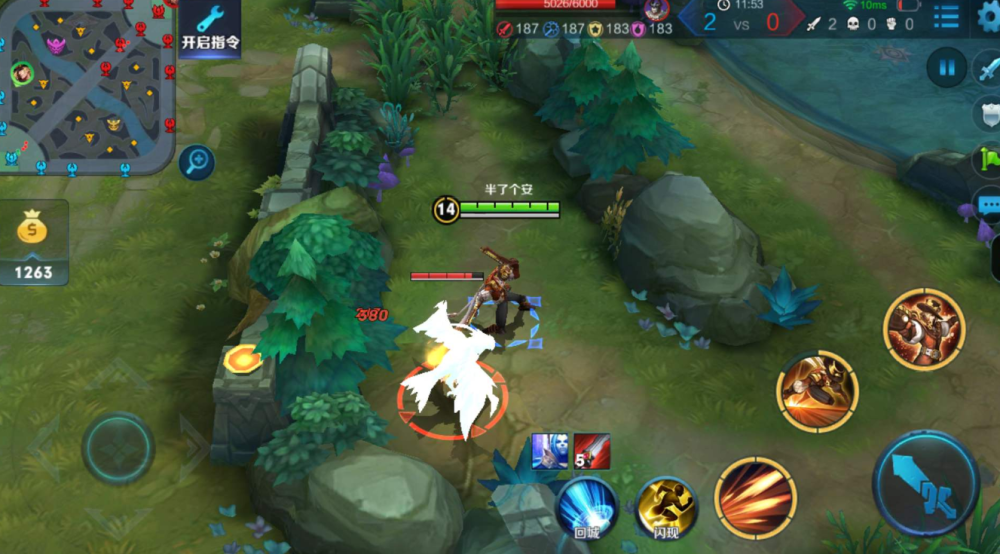Cast the ultimate skill with armored figure
Screen dimensions: 1000x554
[x=923, y=329]
